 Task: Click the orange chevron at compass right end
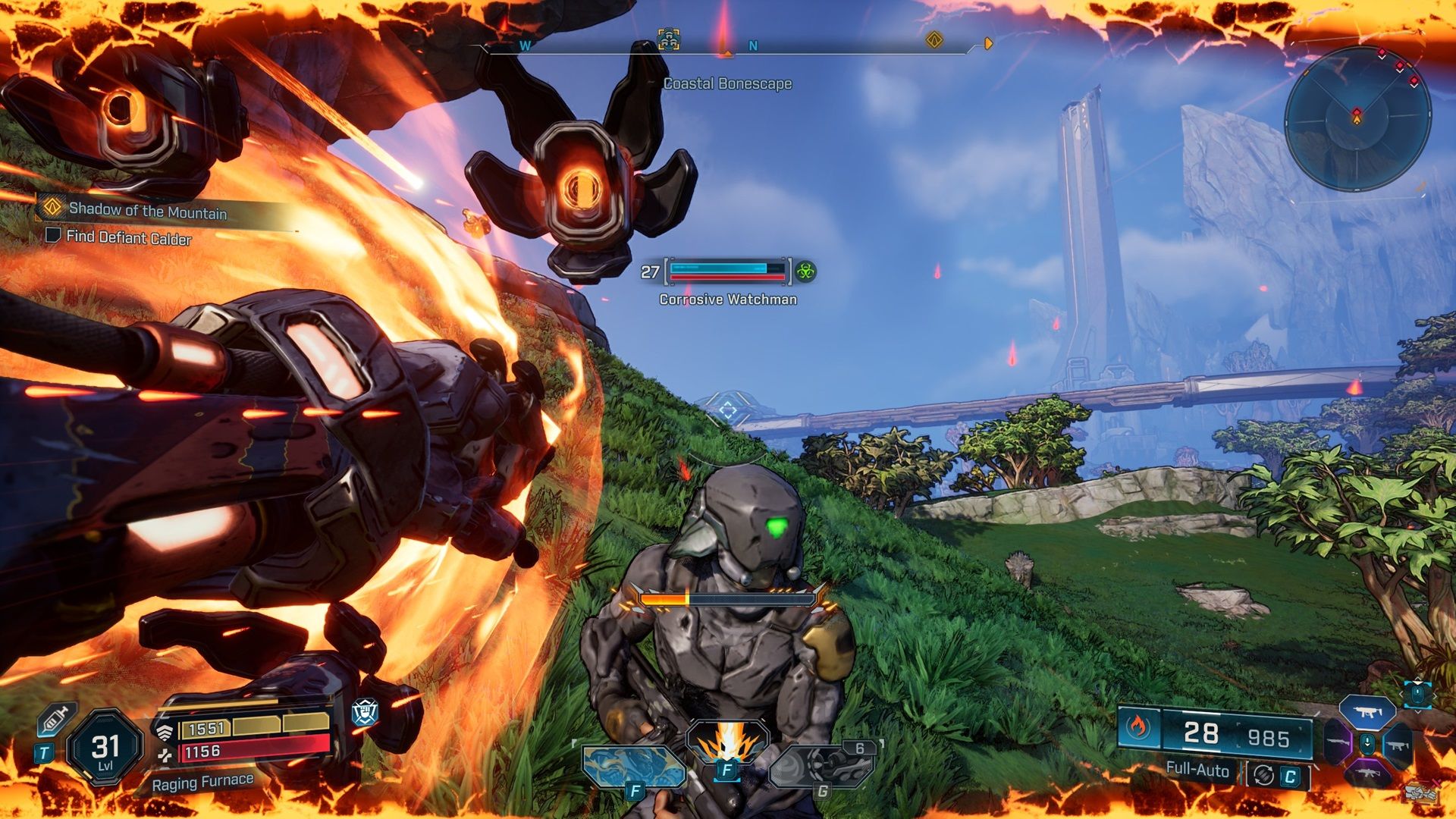coord(987,43)
